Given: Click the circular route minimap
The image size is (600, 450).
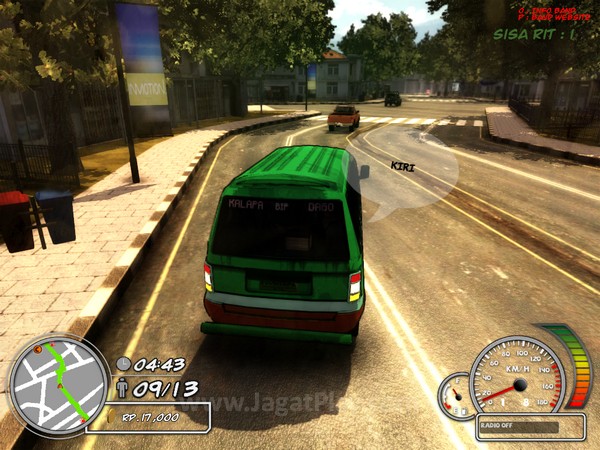Looking at the screenshot, I should tap(57, 386).
